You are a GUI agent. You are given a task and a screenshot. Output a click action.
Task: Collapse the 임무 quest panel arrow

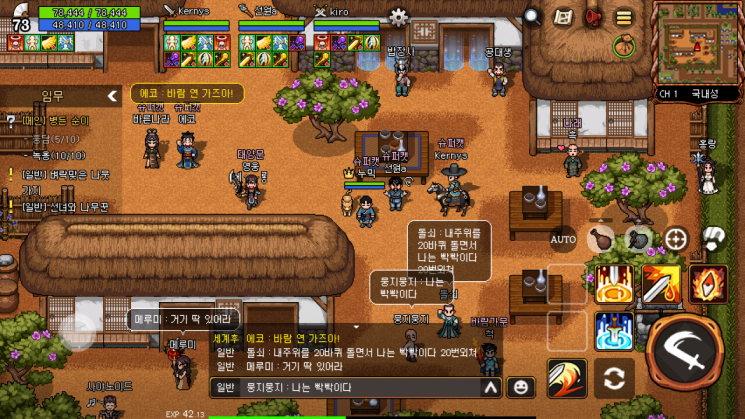click(112, 96)
